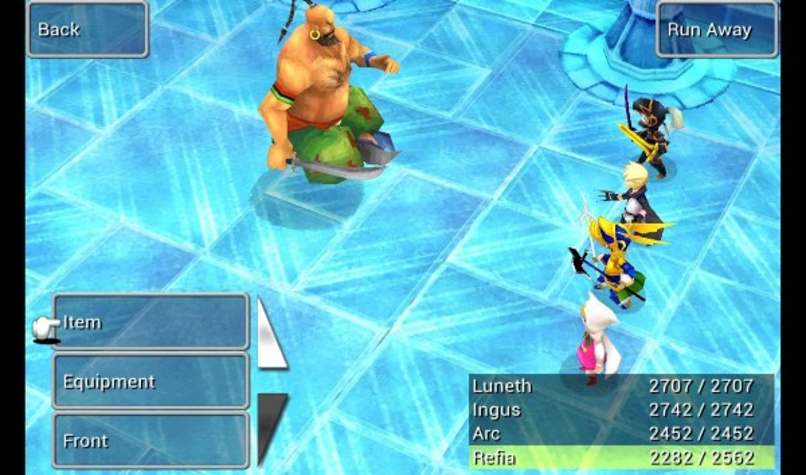Select the Front row command
The width and height of the screenshot is (806, 475).
(150, 440)
